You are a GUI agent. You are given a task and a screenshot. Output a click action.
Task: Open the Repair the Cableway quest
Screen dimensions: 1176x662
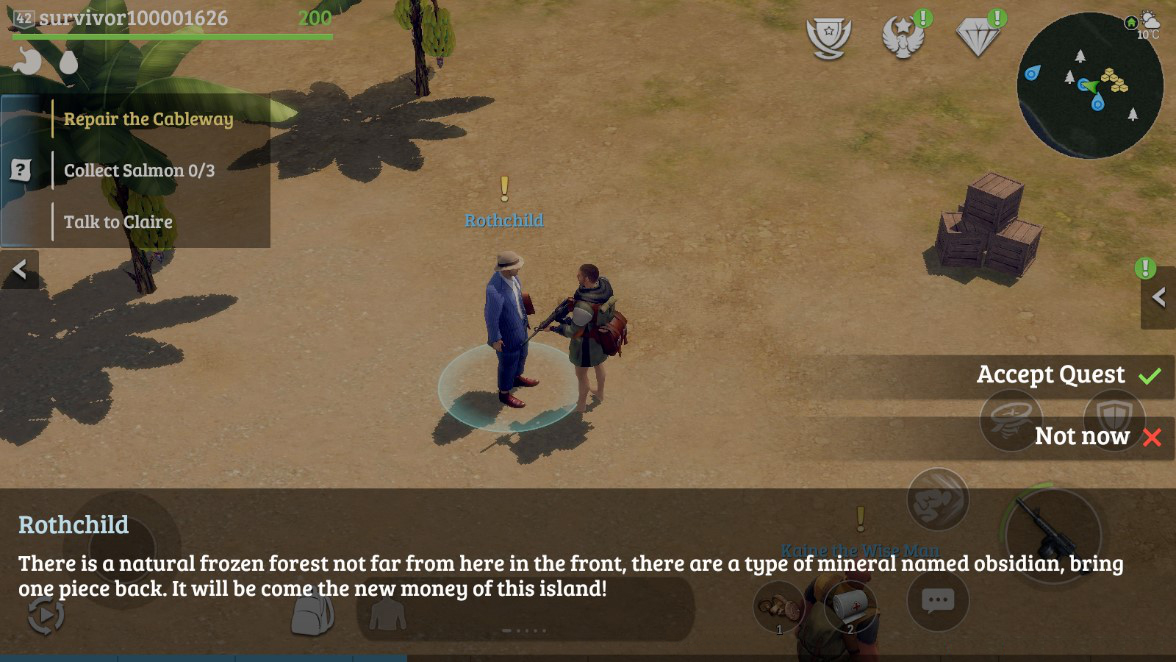coord(148,119)
